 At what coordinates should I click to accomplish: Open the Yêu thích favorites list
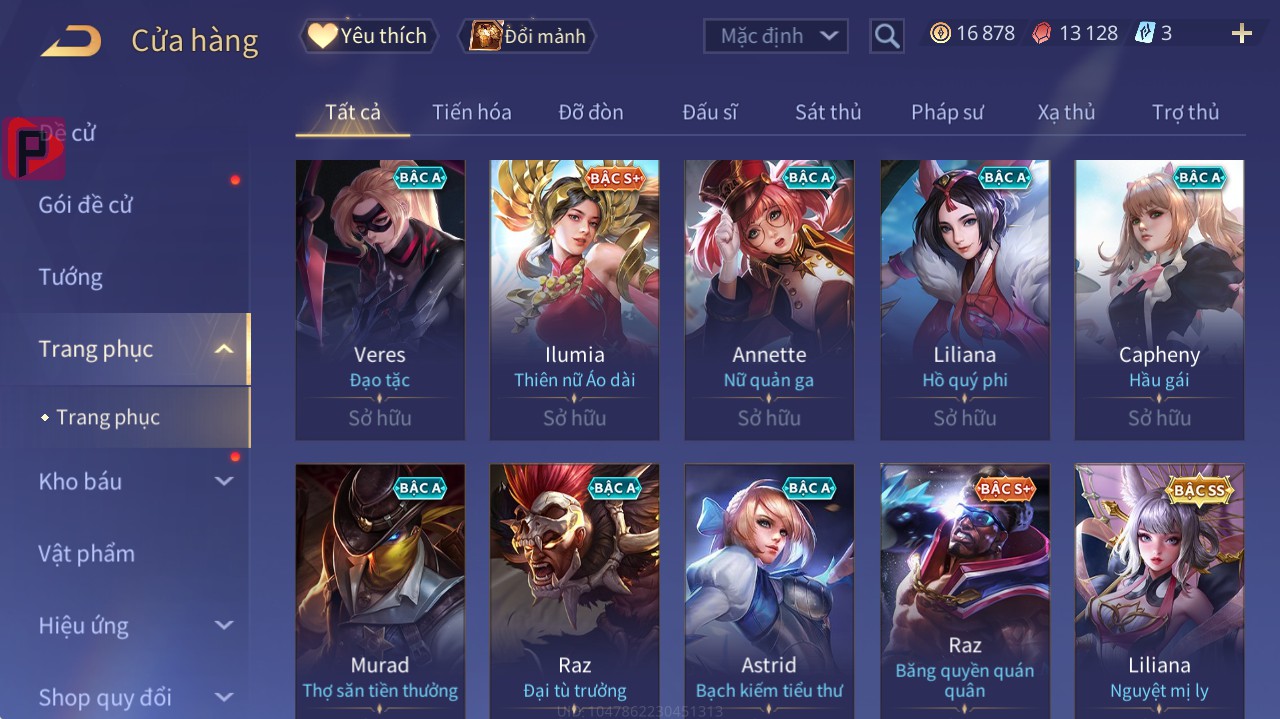click(368, 36)
